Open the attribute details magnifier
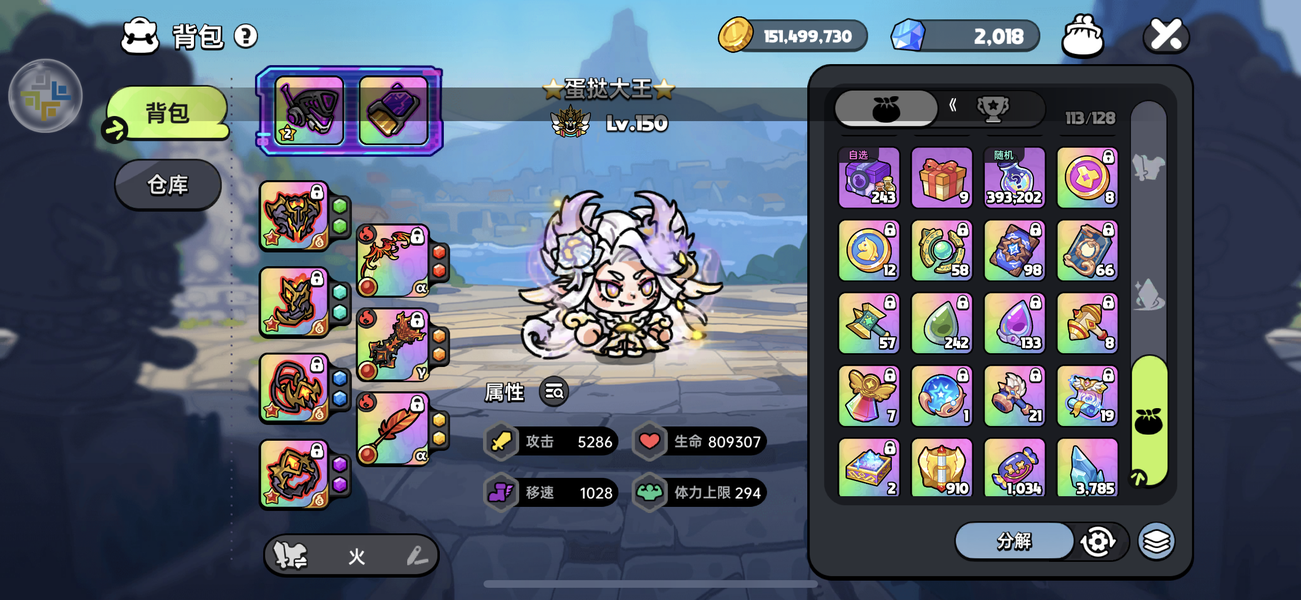 [x=554, y=392]
